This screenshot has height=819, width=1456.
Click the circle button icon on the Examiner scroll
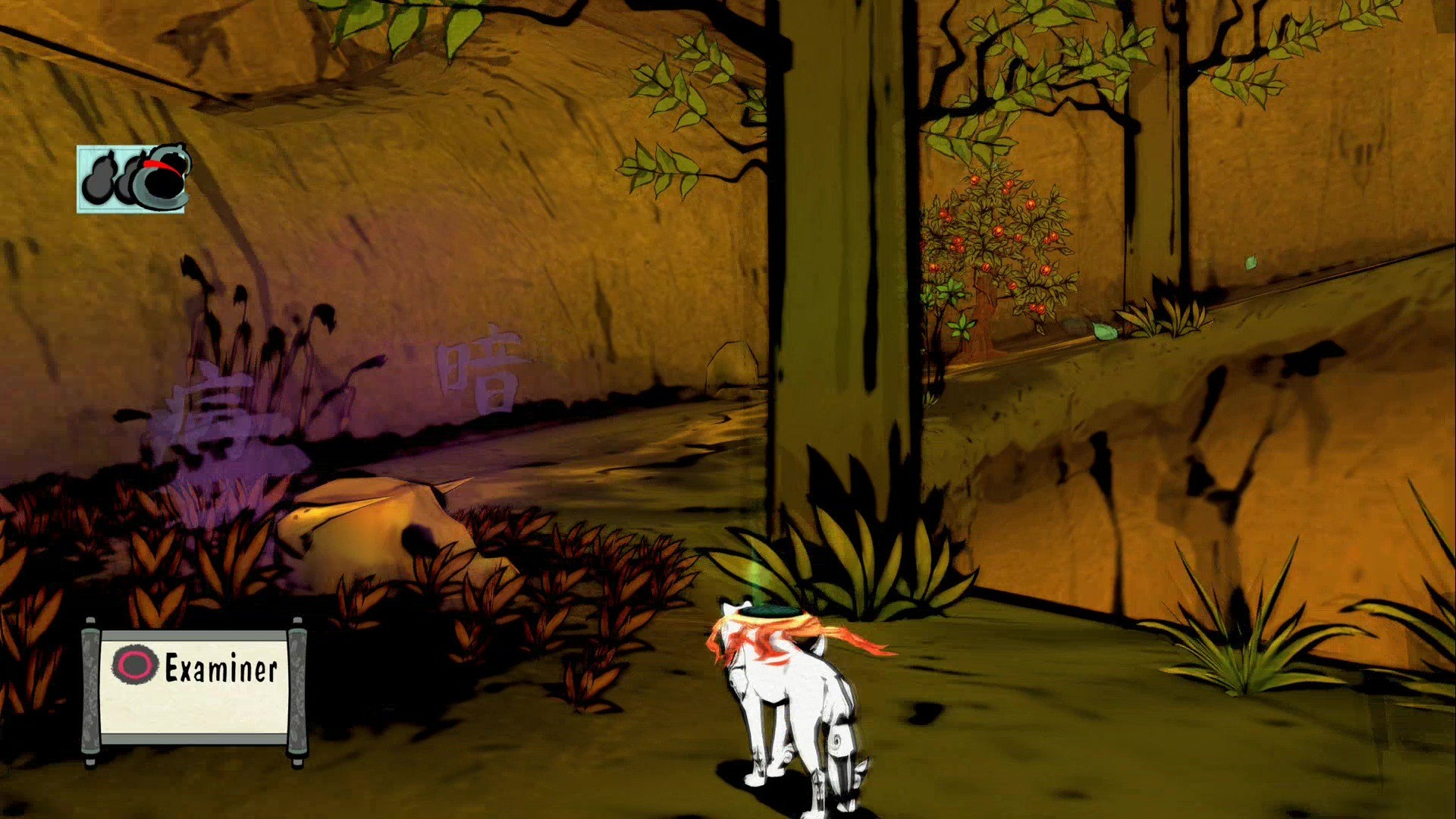coord(135,664)
